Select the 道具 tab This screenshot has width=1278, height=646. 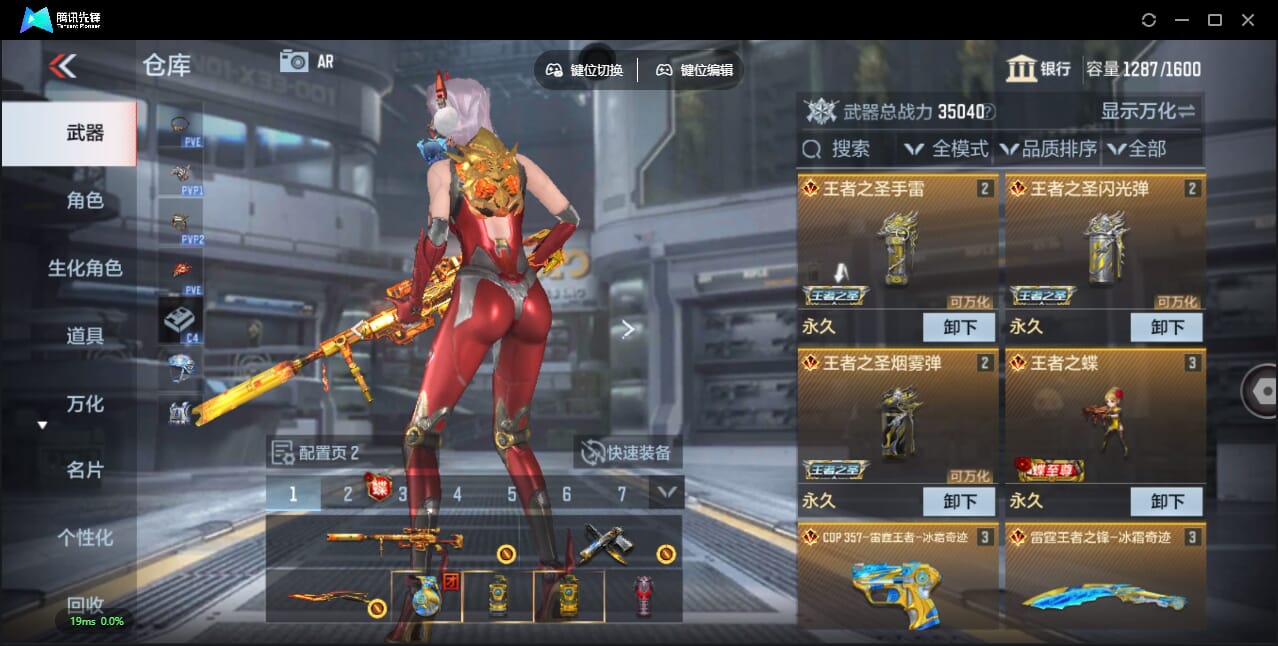[85, 336]
